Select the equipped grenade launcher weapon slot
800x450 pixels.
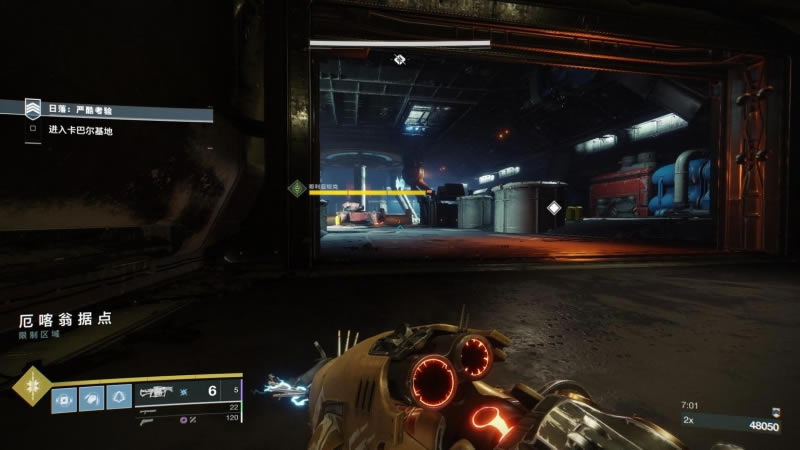click(x=160, y=392)
